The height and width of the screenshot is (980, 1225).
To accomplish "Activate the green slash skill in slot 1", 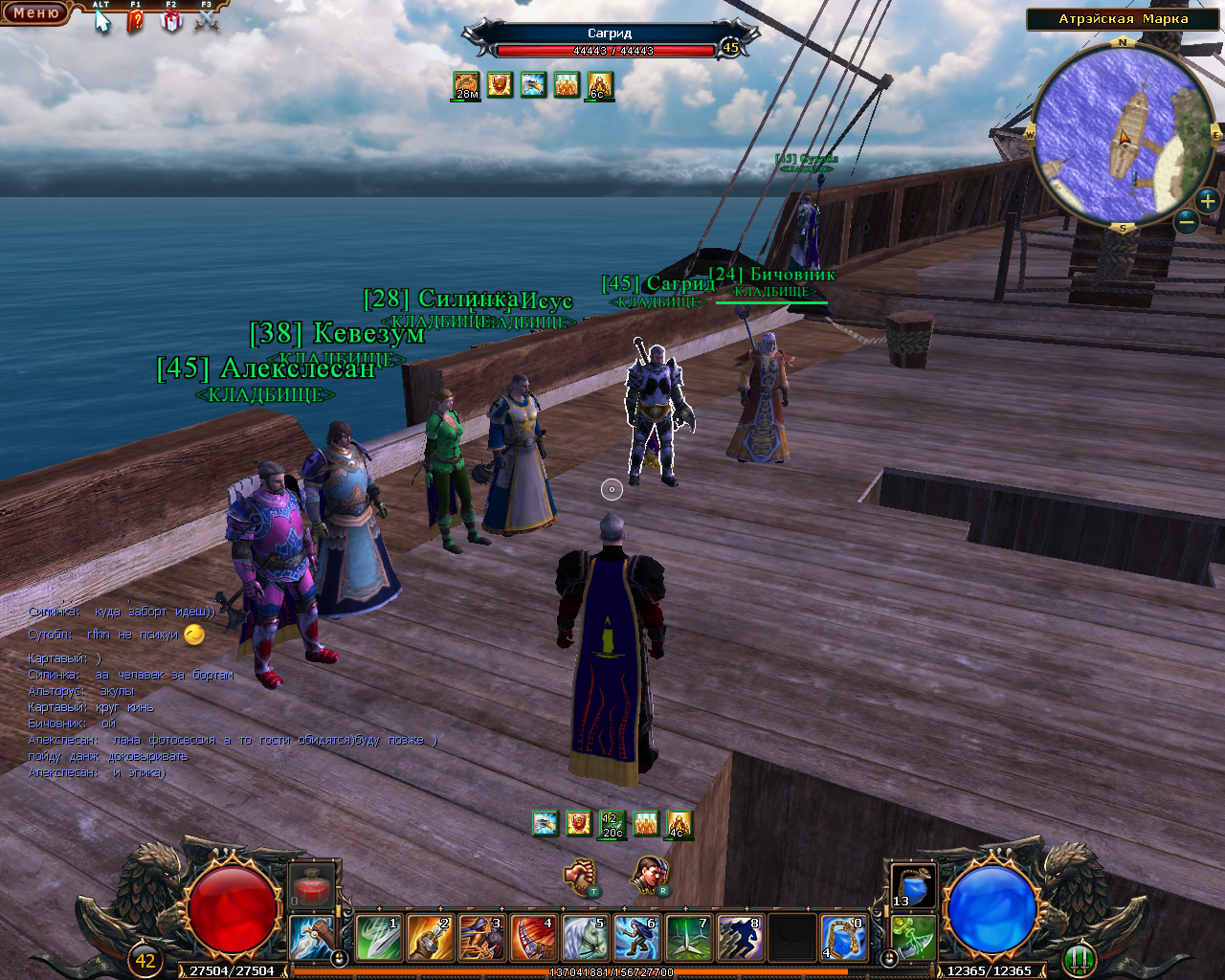I will (x=377, y=938).
